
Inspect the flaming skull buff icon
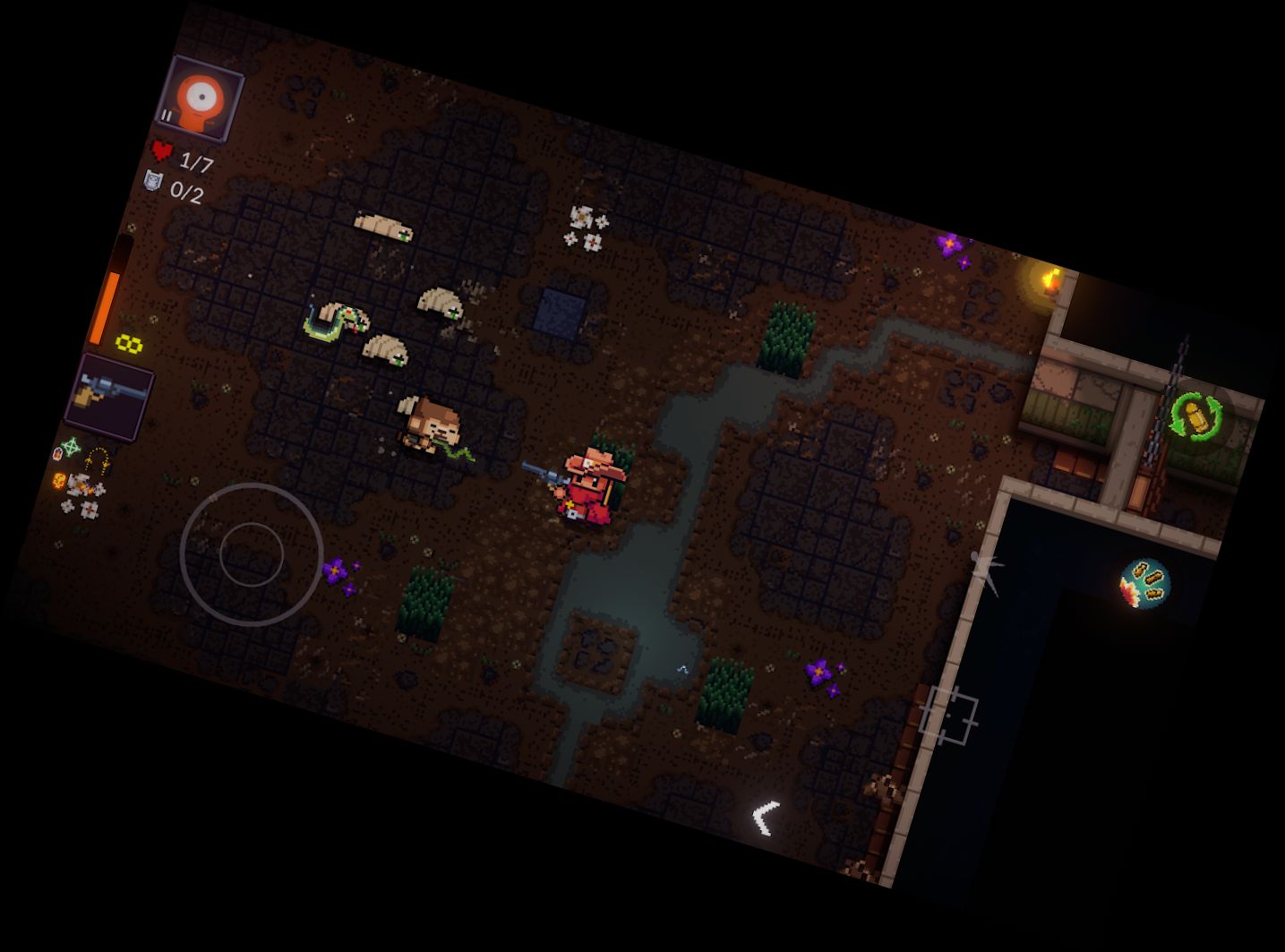click(60, 481)
